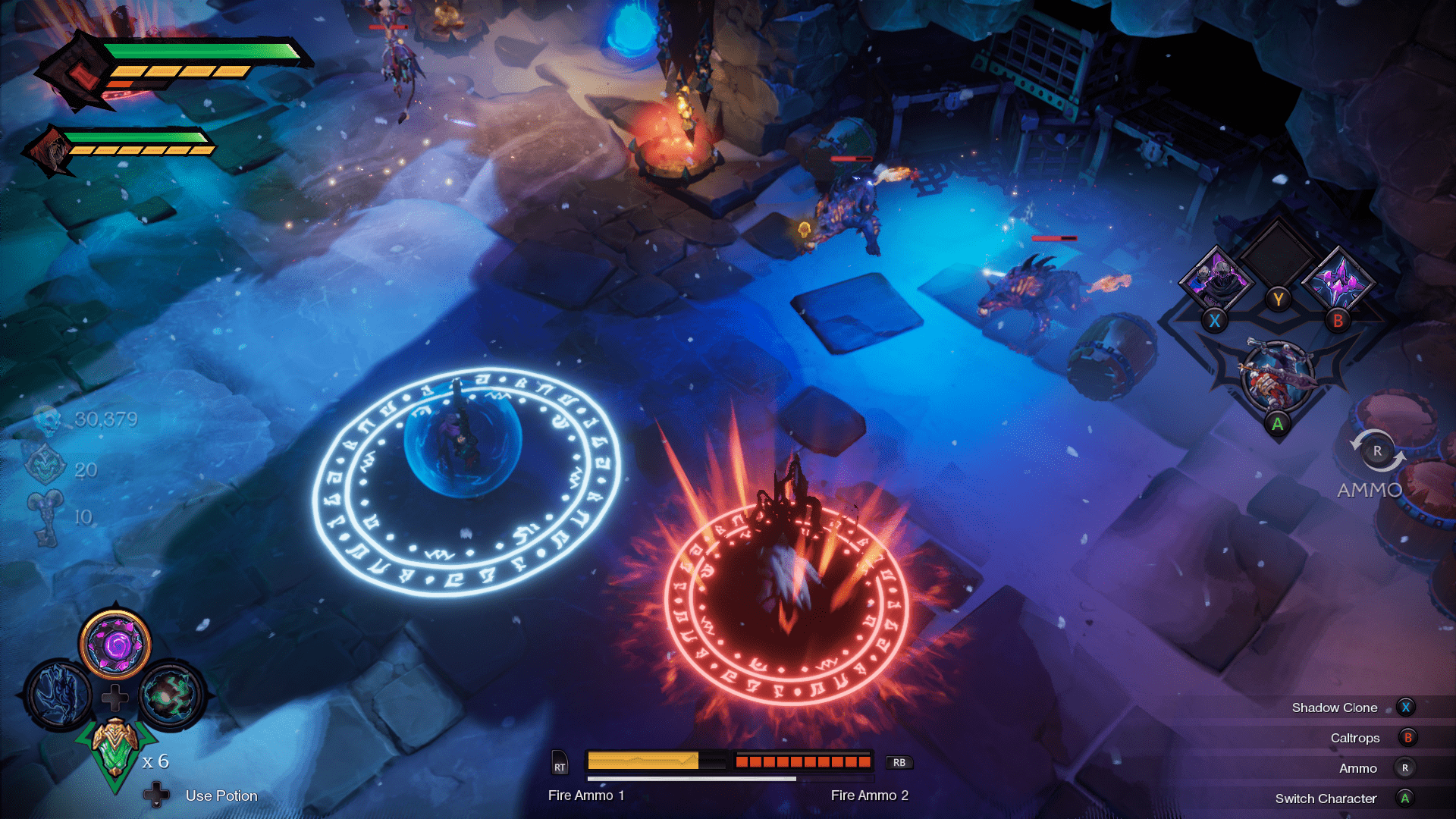1456x819 pixels.
Task: Choose the blue creature summon icon
Action: pos(58,695)
